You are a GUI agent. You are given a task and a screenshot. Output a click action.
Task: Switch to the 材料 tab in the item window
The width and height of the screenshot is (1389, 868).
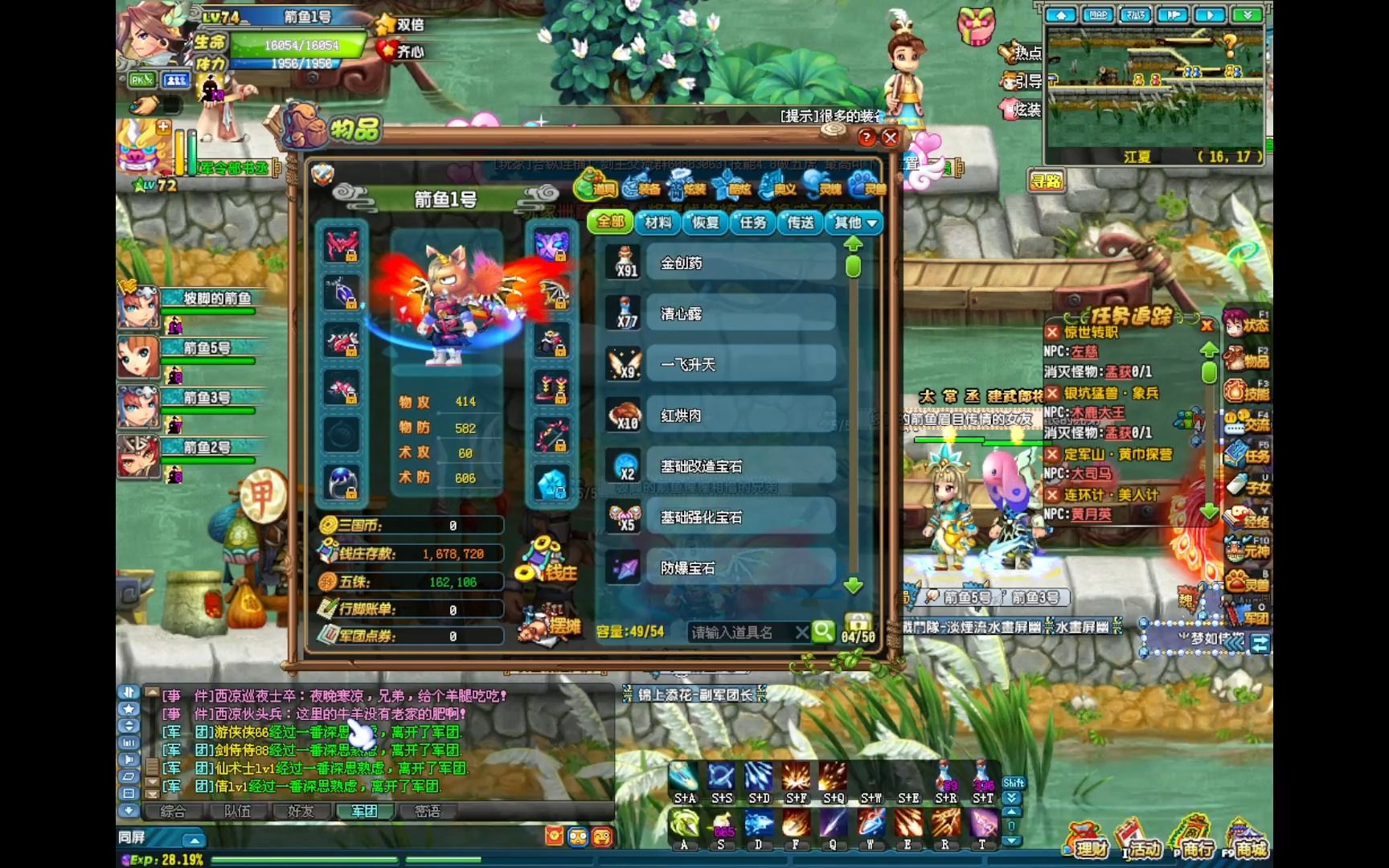[658, 224]
